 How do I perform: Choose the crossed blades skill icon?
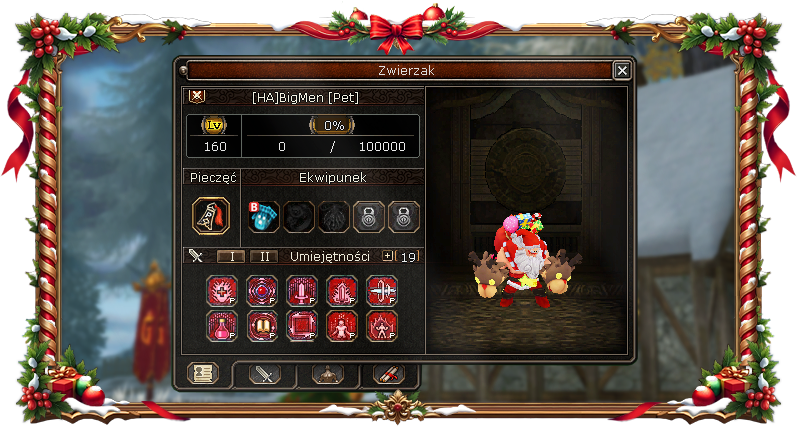[381, 291]
